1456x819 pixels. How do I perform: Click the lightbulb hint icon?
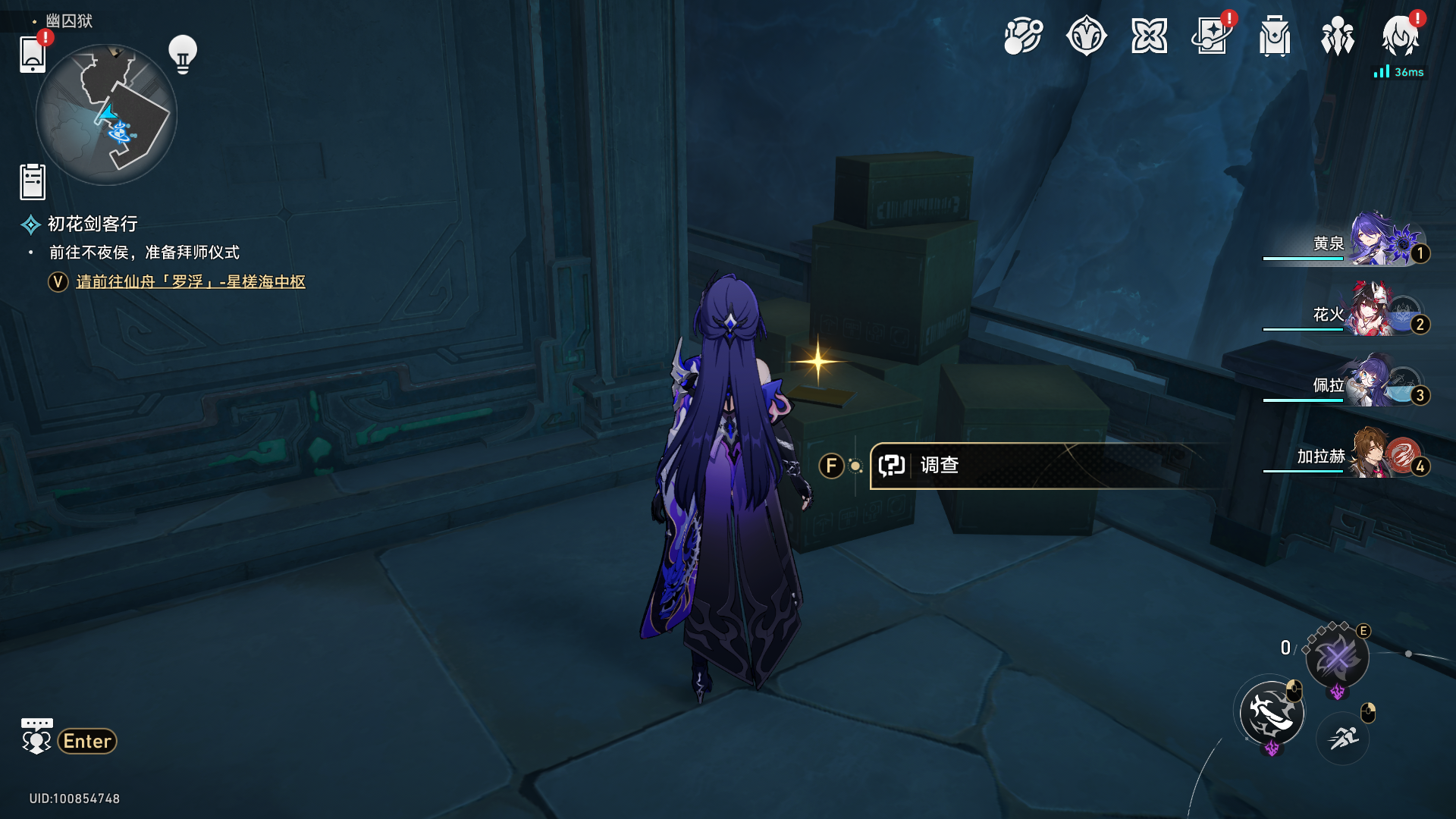pyautogui.click(x=183, y=55)
